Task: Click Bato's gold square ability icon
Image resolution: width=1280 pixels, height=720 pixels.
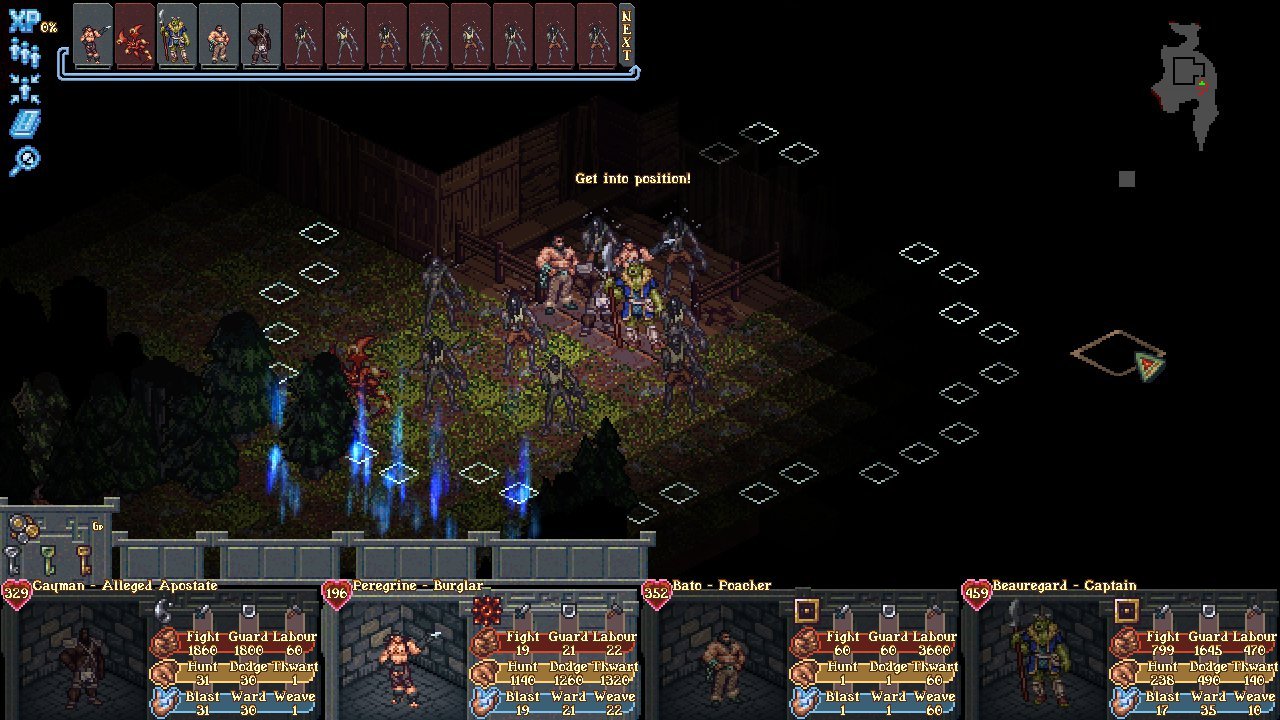Action: pos(807,611)
